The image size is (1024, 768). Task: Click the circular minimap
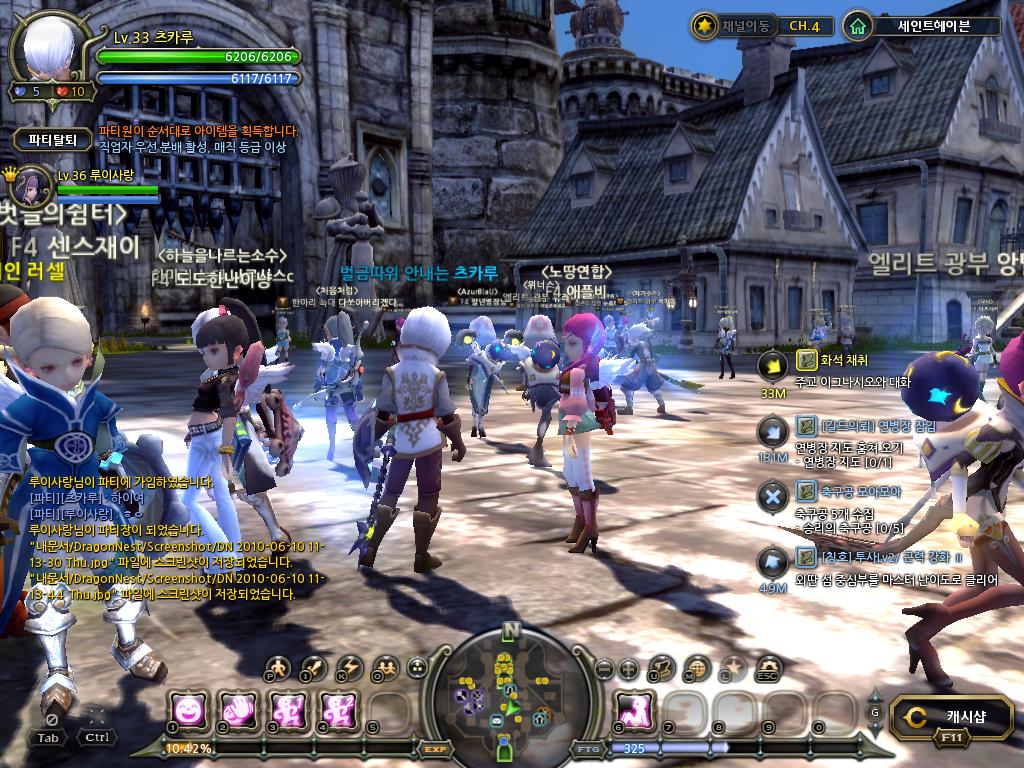pyautogui.click(x=511, y=692)
